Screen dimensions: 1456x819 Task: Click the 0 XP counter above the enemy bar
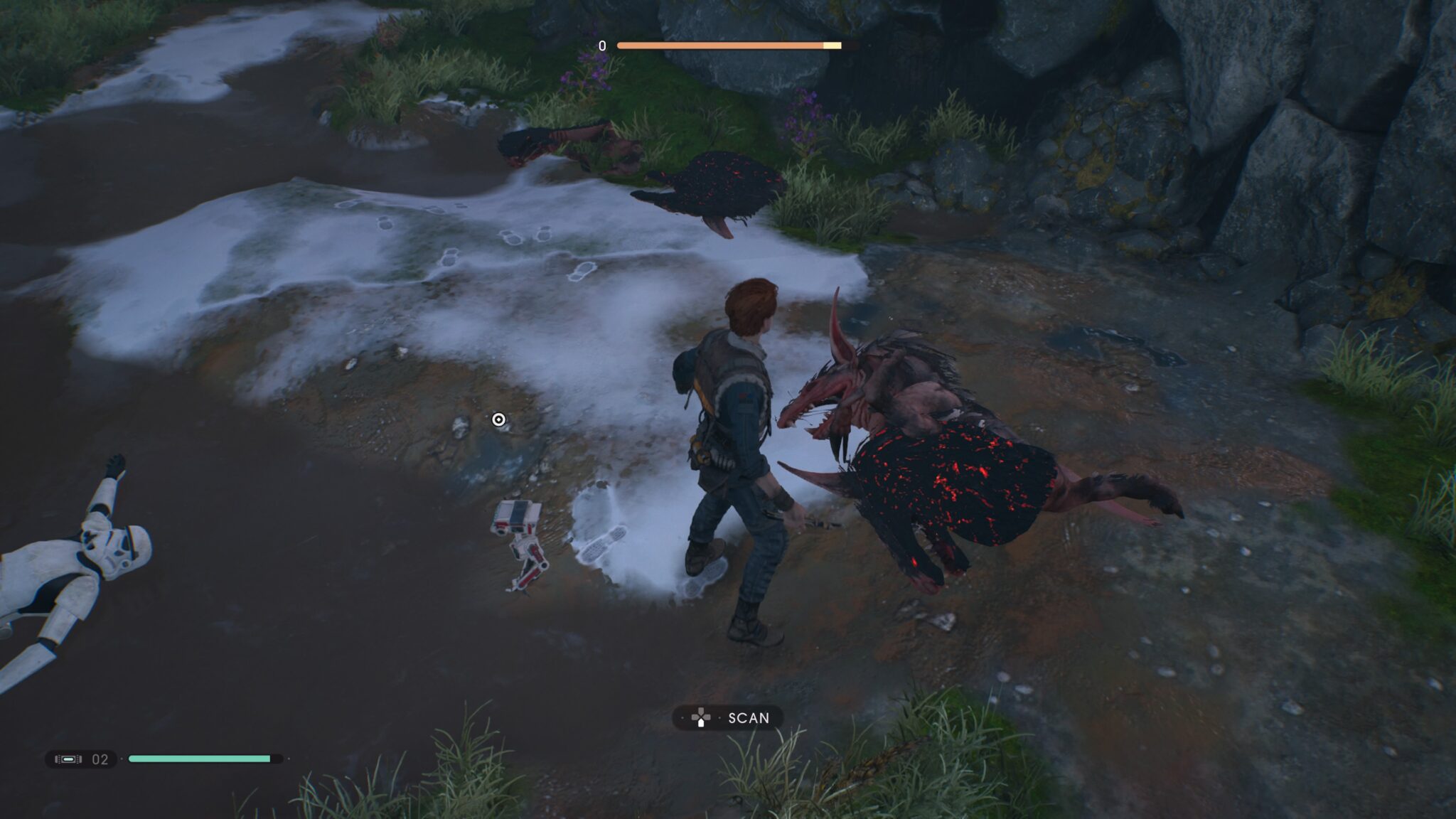point(601,45)
